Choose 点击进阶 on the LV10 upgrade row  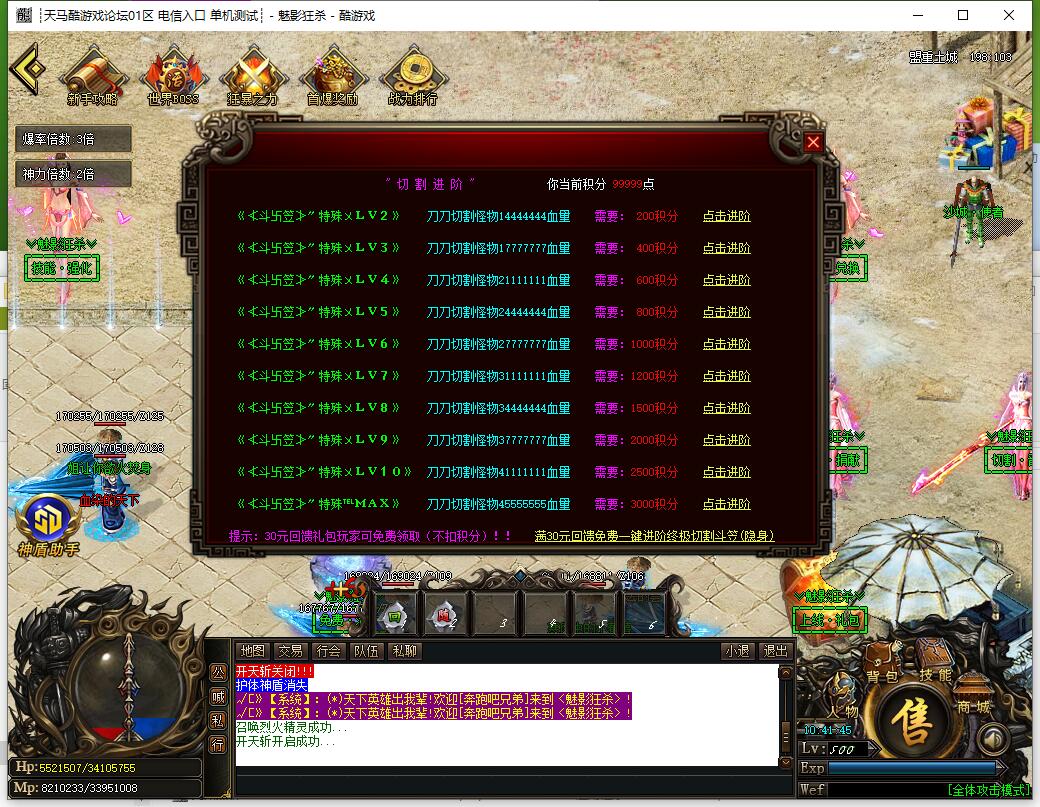726,472
